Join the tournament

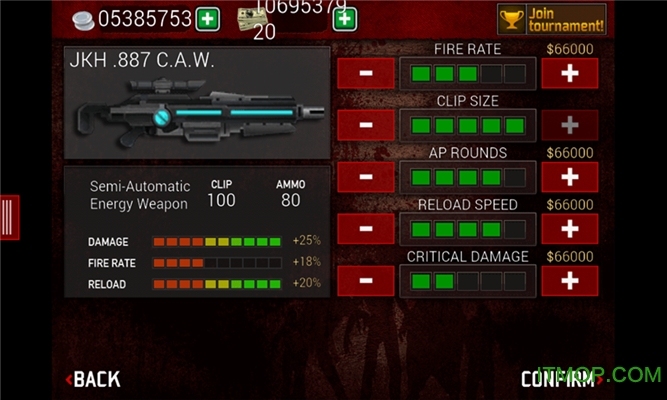pos(552,19)
